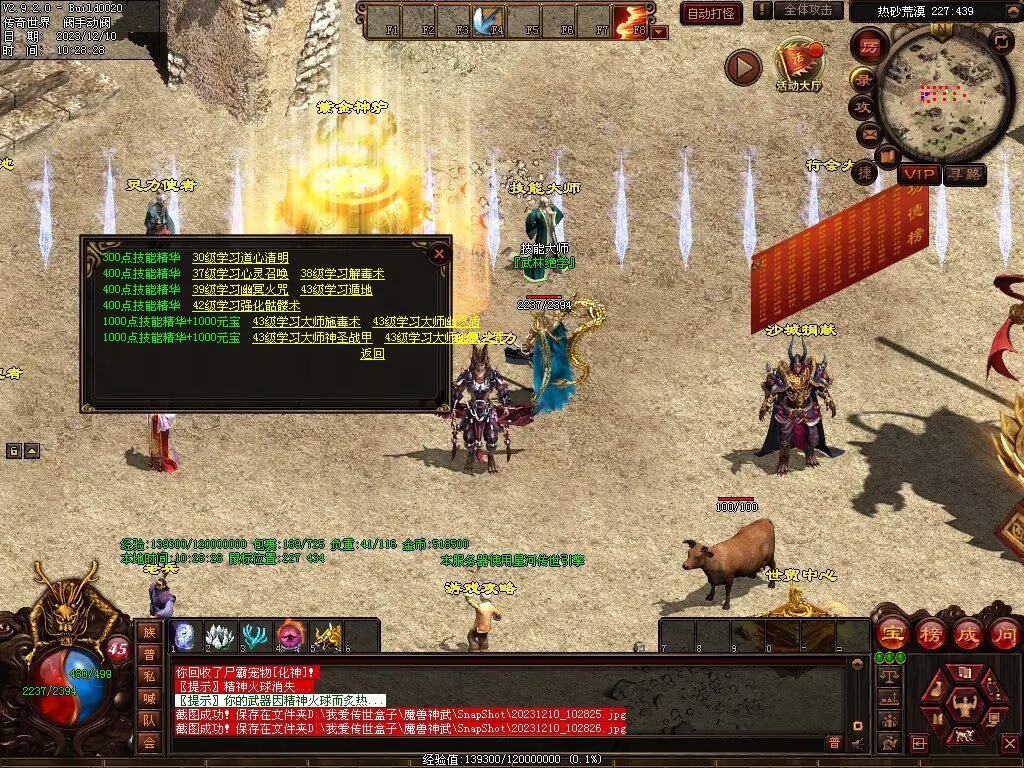This screenshot has height=768, width=1024.
Task: Select 37级学习心灵召唤 option
Action: [x=240, y=274]
